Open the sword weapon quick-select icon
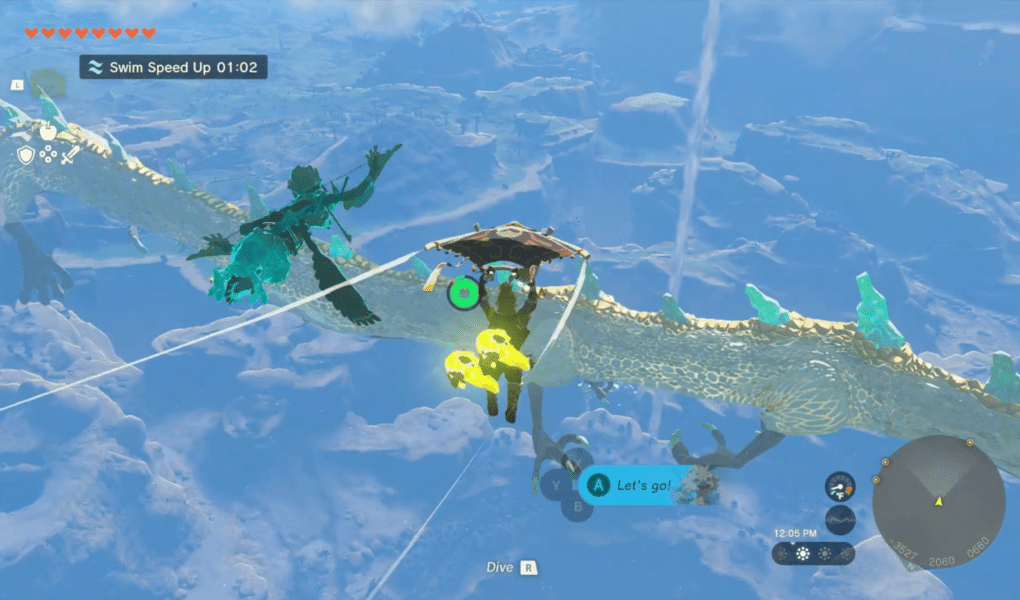The height and width of the screenshot is (600, 1020). click(70, 155)
